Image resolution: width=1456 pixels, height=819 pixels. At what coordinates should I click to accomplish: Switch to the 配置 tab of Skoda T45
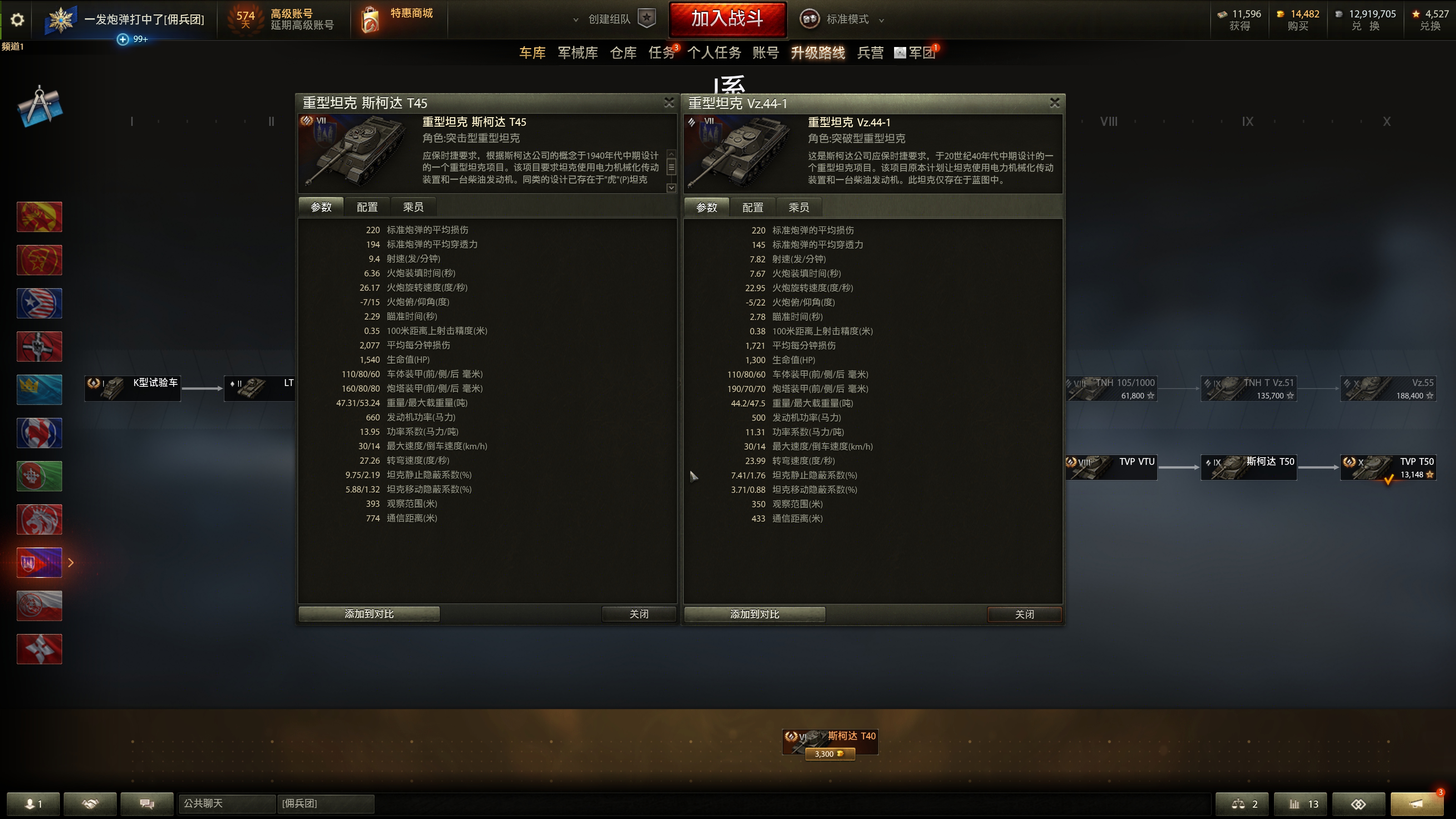tap(366, 207)
